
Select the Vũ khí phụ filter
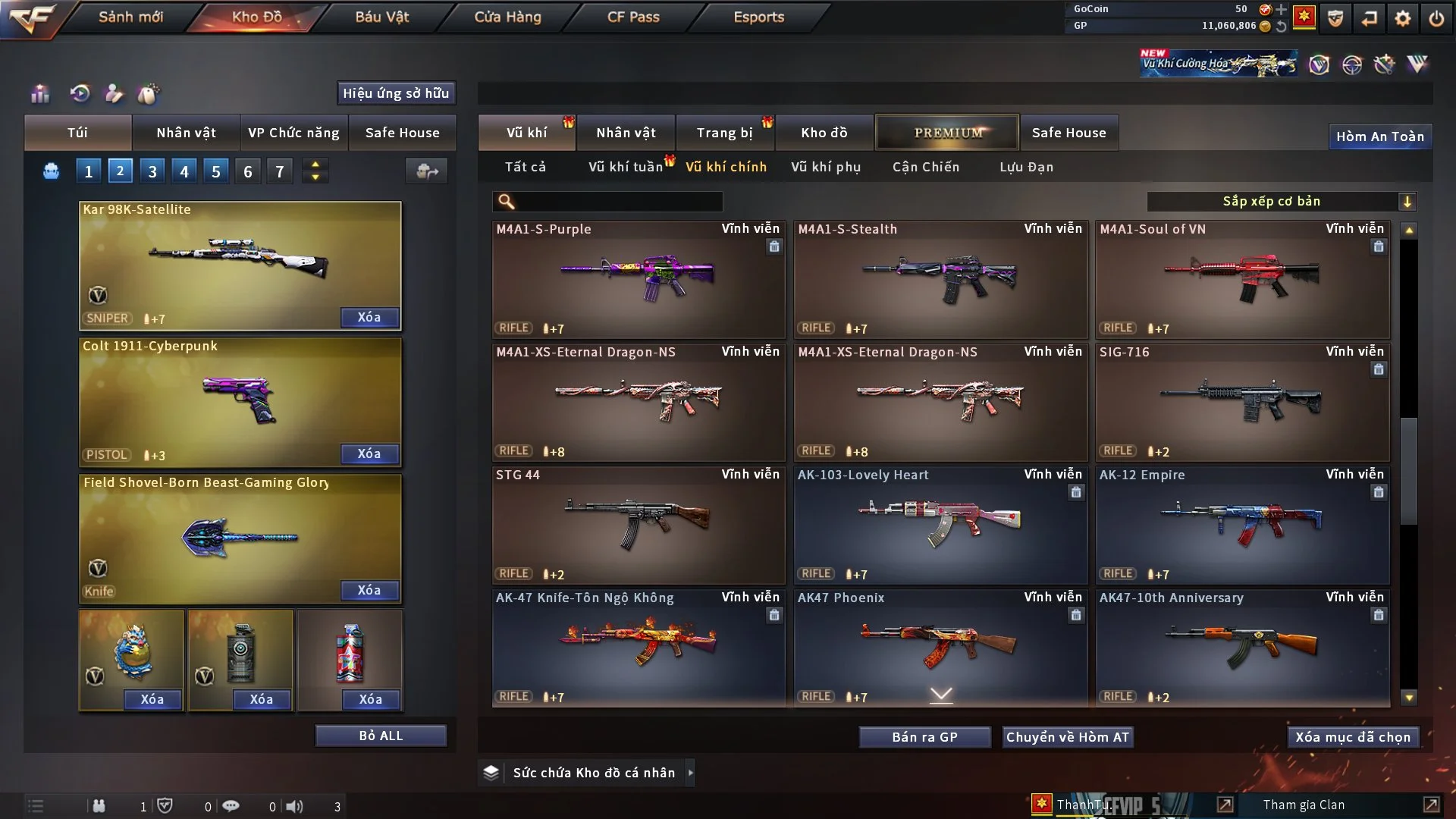[826, 167]
